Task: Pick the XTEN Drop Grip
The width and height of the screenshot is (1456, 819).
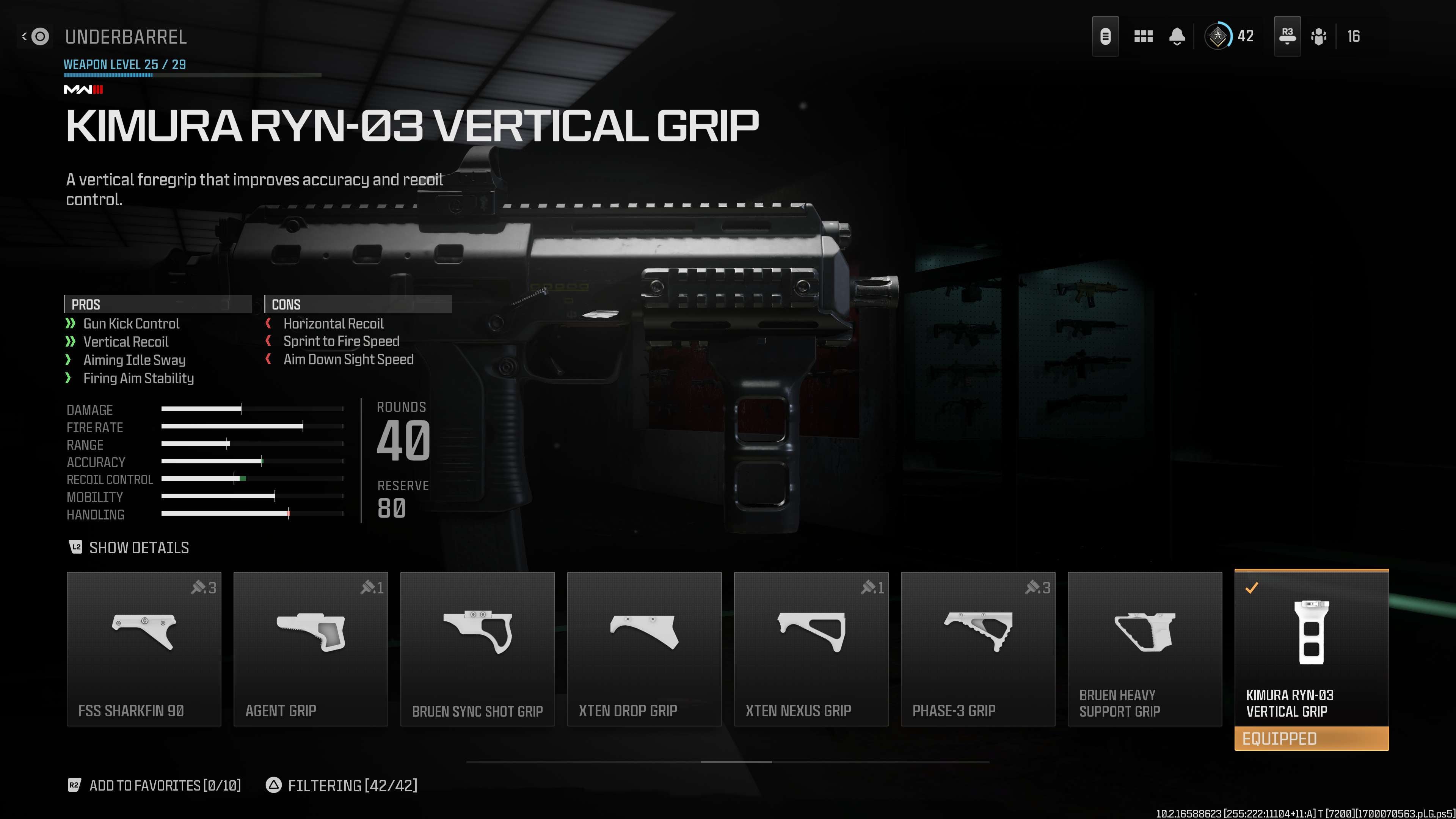Action: pyautogui.click(x=644, y=648)
